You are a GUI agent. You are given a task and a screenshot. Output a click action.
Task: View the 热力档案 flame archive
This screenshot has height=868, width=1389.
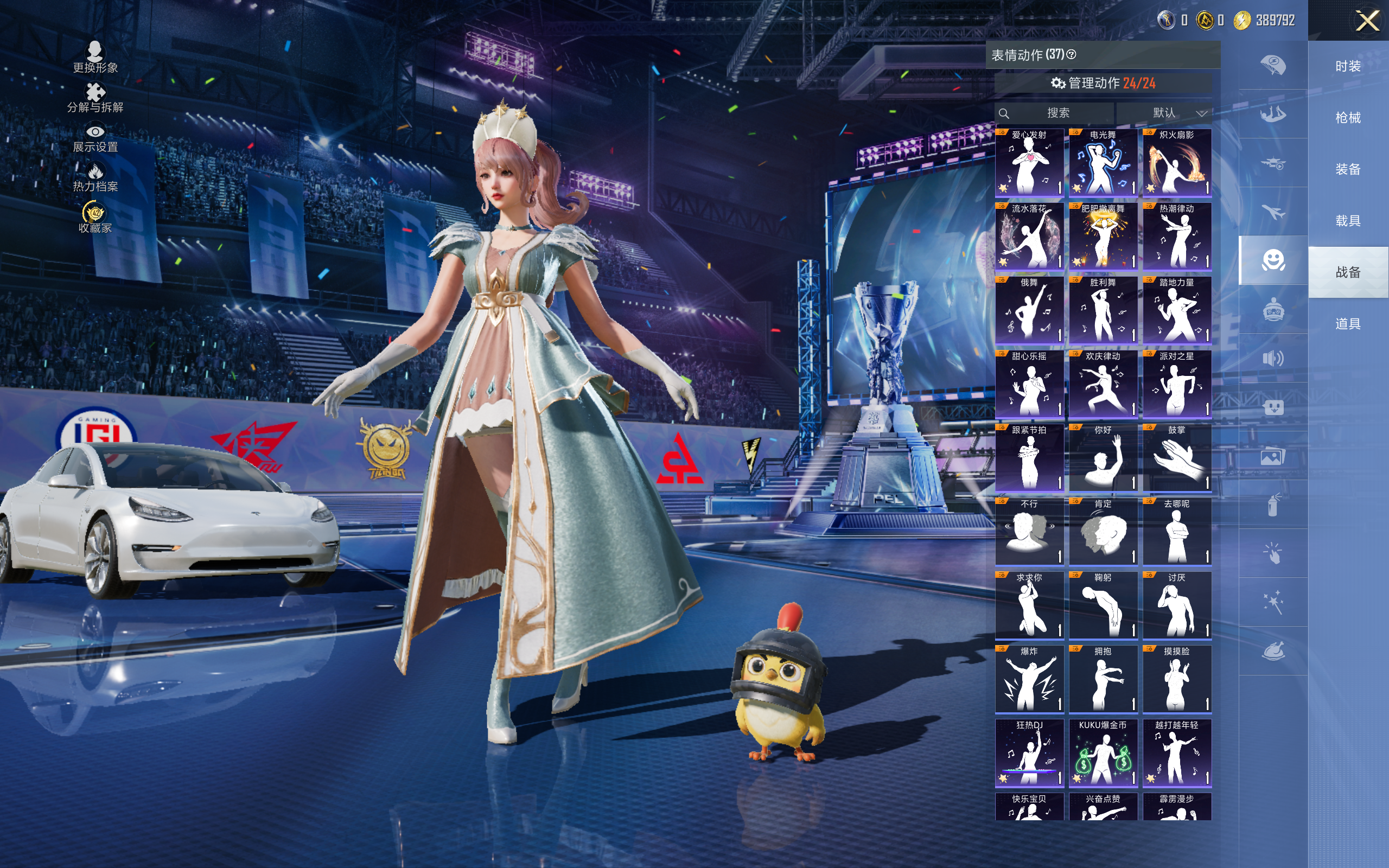point(95,177)
